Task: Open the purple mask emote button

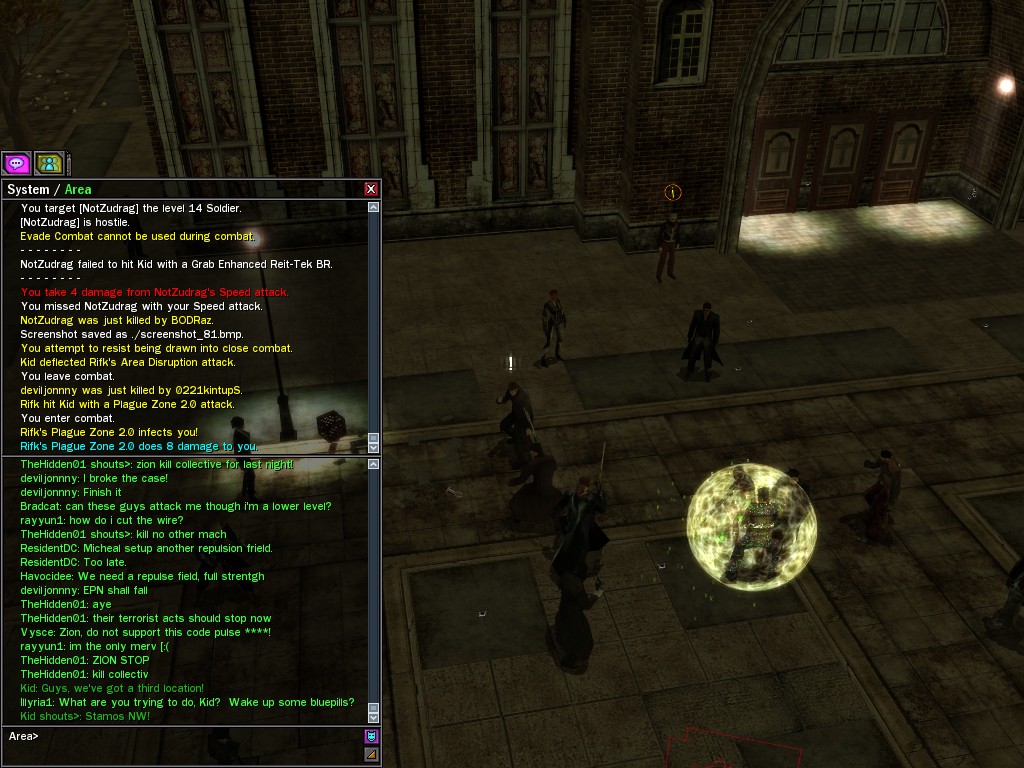Action: [372, 737]
